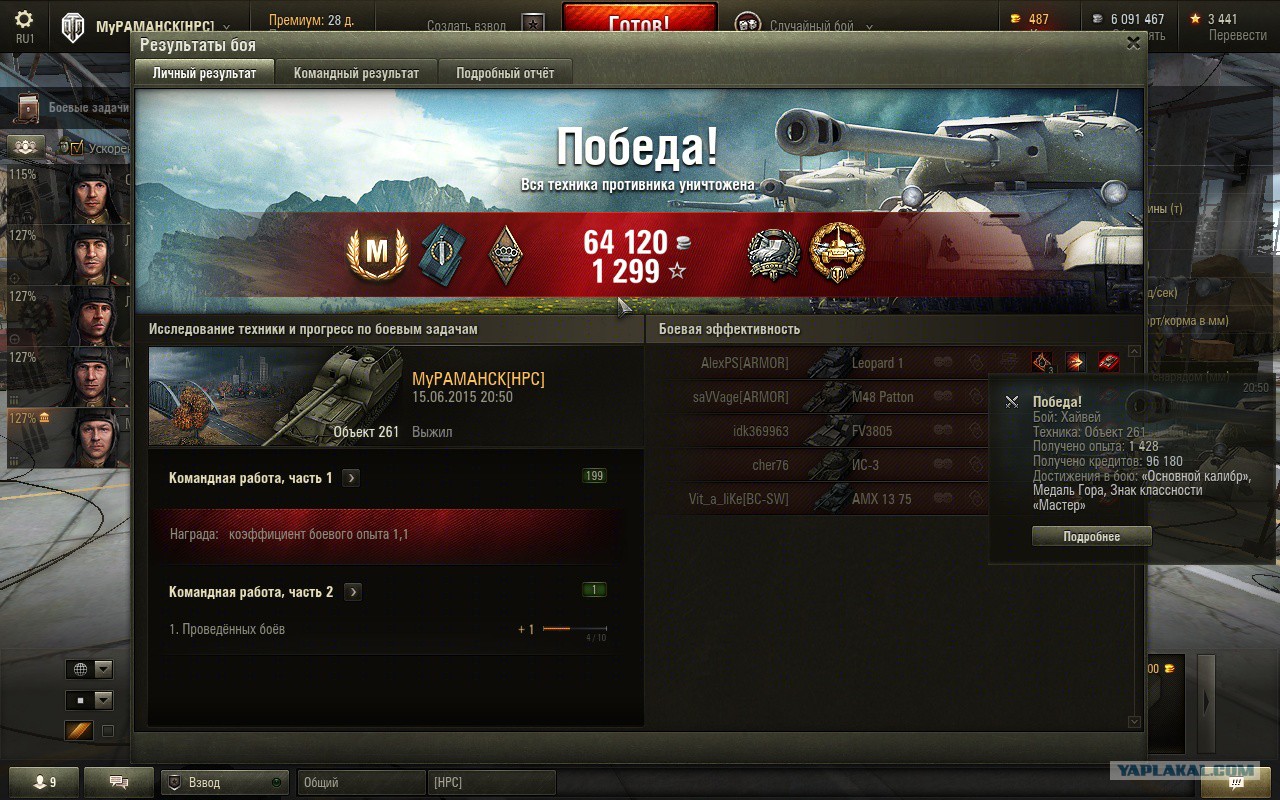Select the Личный результат tab
The image size is (1280, 800).
tap(204, 73)
